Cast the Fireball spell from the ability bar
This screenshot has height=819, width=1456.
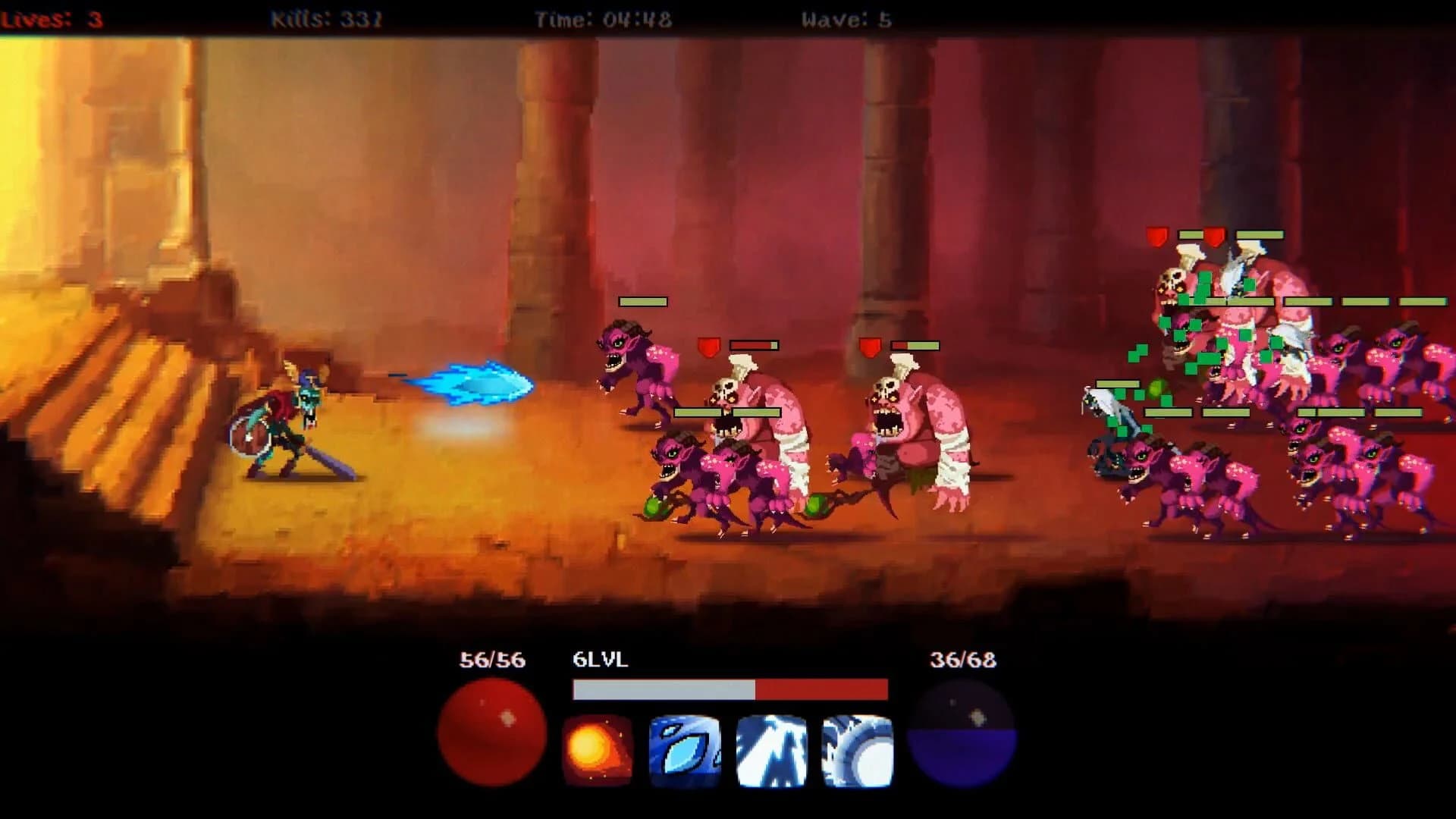598,745
